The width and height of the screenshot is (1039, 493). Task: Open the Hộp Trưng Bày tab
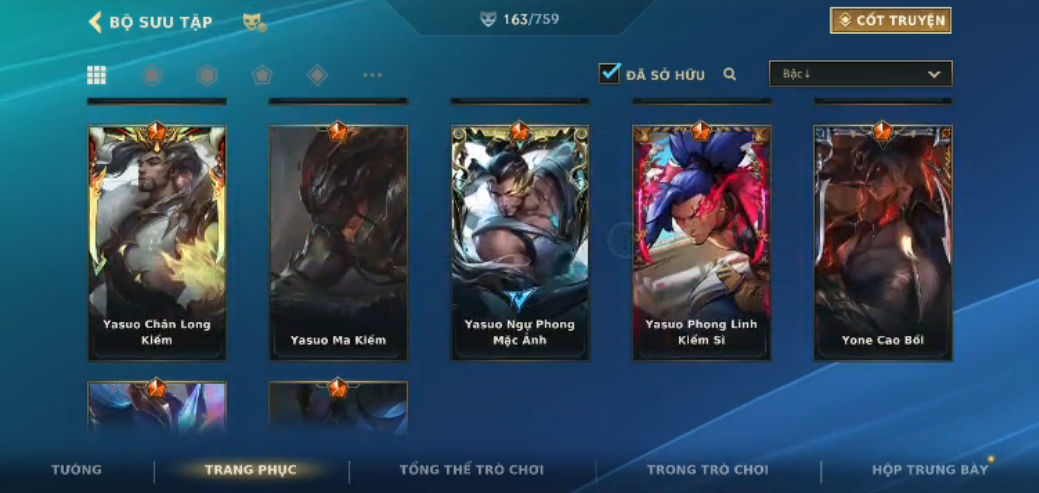coord(930,470)
